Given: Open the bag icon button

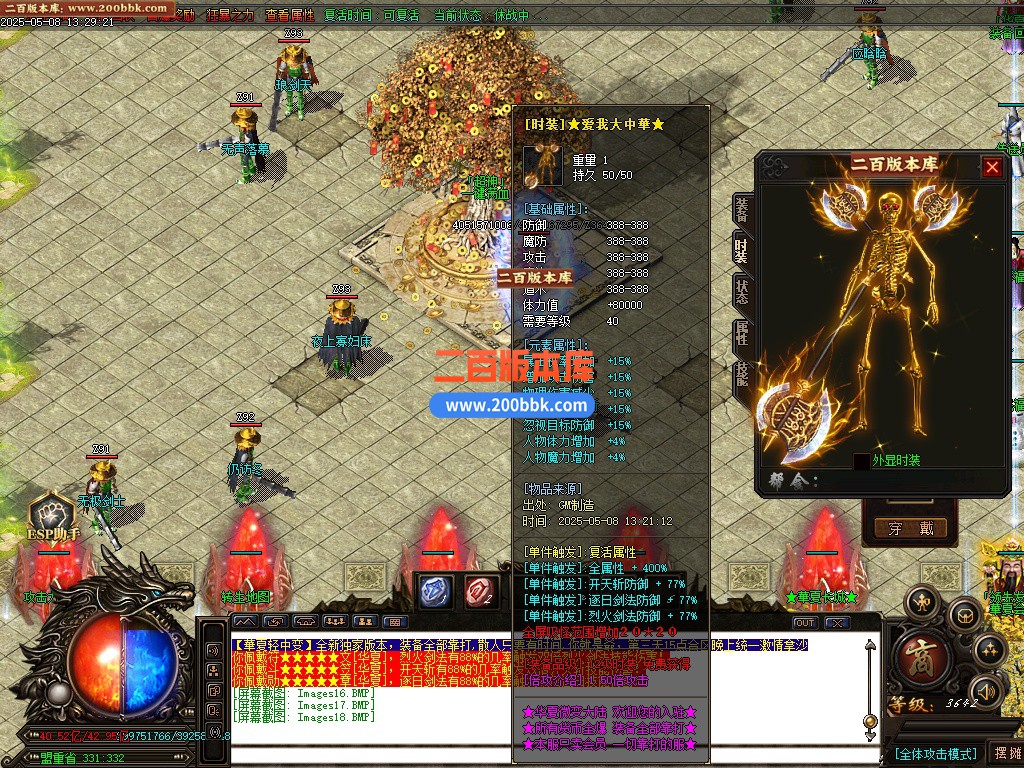Looking at the screenshot, I should pos(964,613).
